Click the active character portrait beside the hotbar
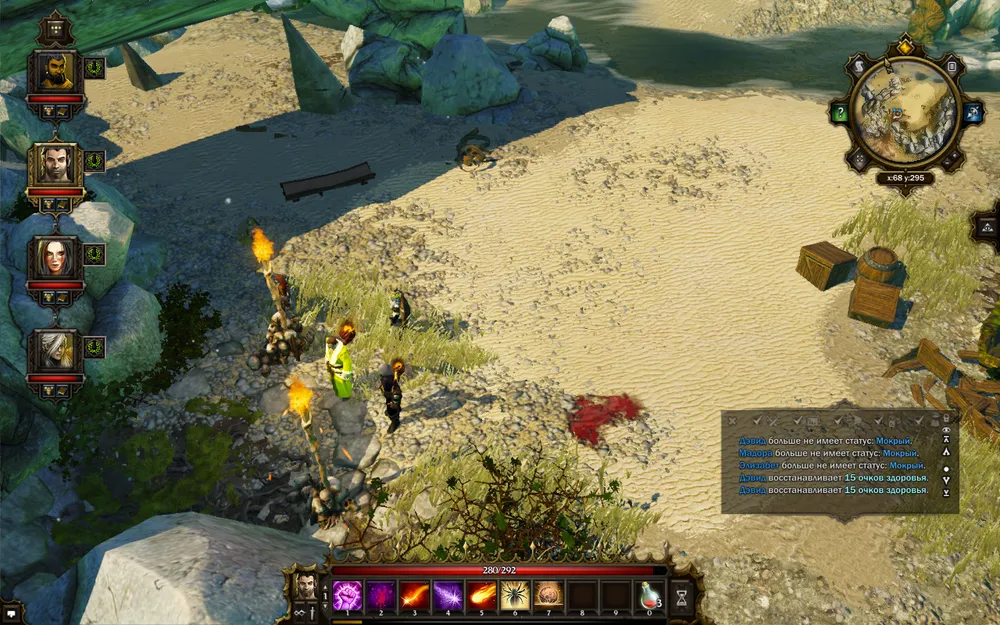 tap(304, 585)
